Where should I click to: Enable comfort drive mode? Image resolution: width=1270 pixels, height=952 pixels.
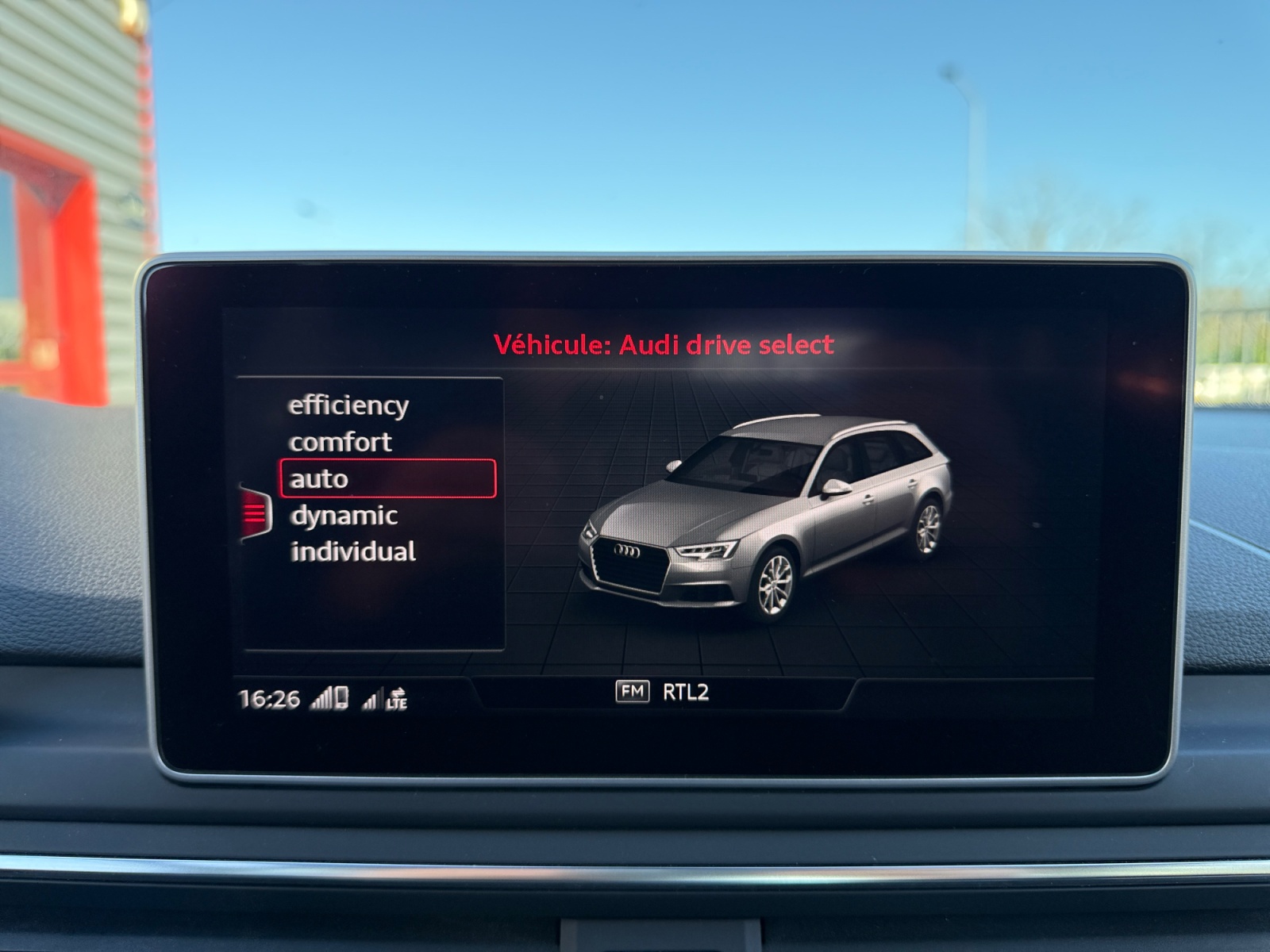341,441
